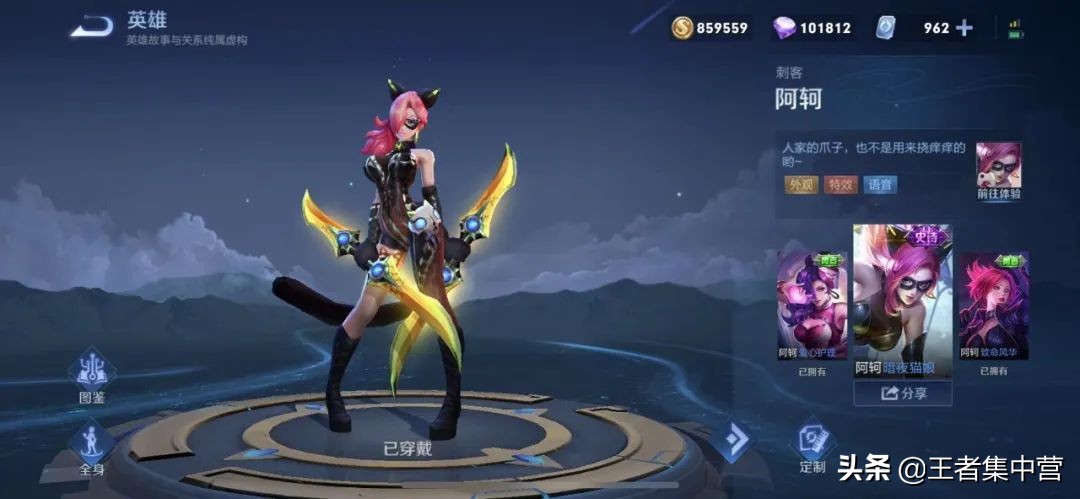Tap the purple diamond currency icon
The image size is (1080, 499).
pos(785,28)
